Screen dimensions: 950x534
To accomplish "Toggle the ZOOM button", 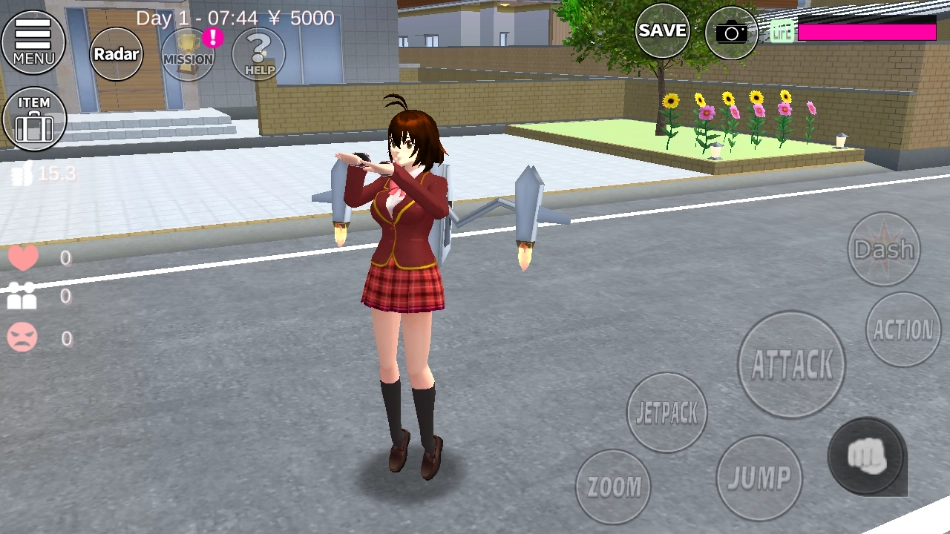I will [x=613, y=487].
